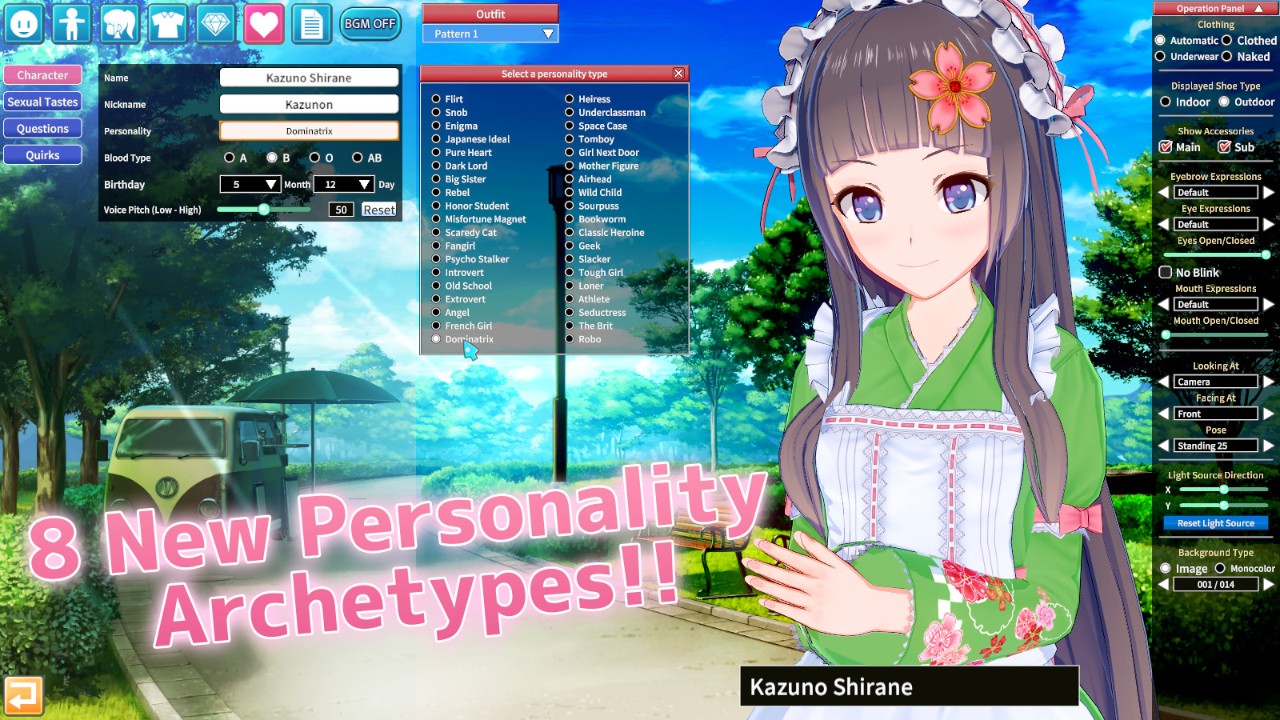Turn off background music with BGM OFF
The height and width of the screenshot is (720, 1280).
[370, 23]
